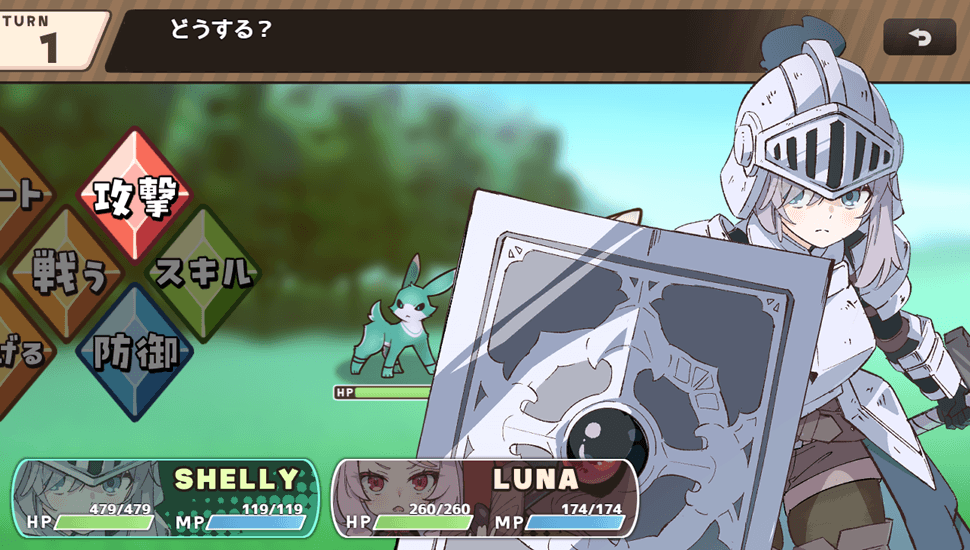Click the back arrow button
This screenshot has height=550, width=970.
(919, 38)
